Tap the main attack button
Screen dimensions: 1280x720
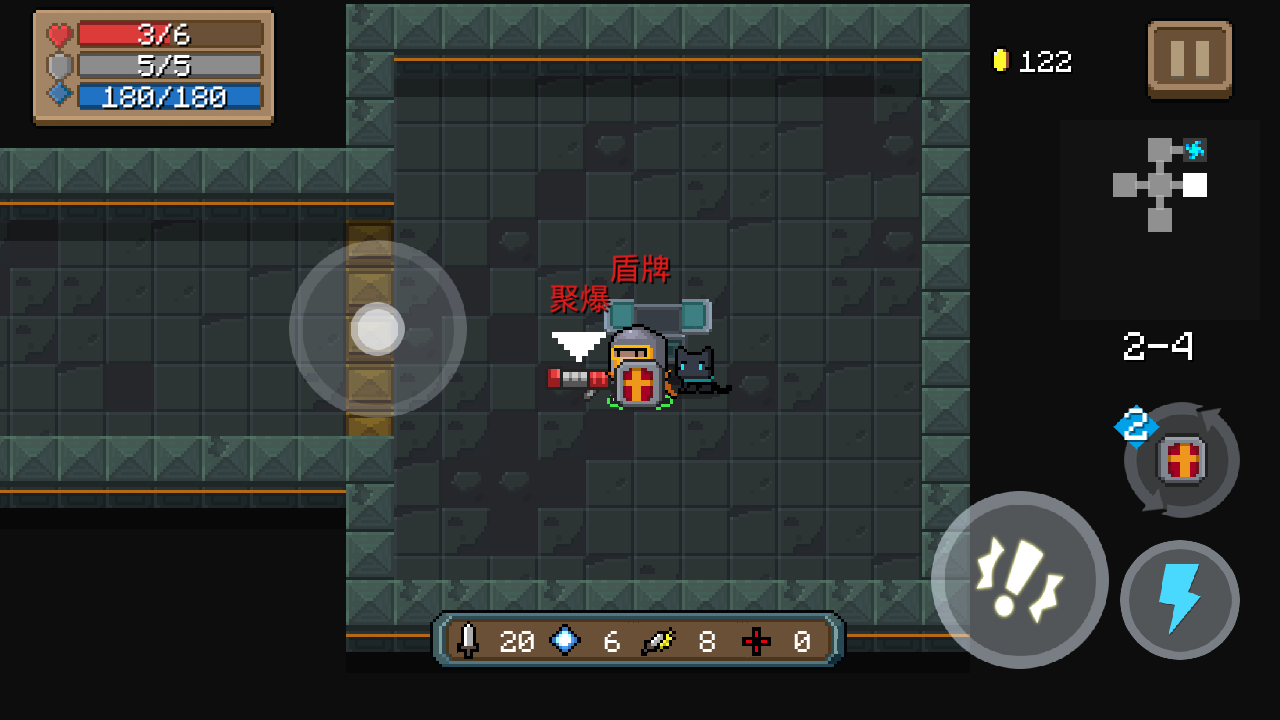point(1019,579)
